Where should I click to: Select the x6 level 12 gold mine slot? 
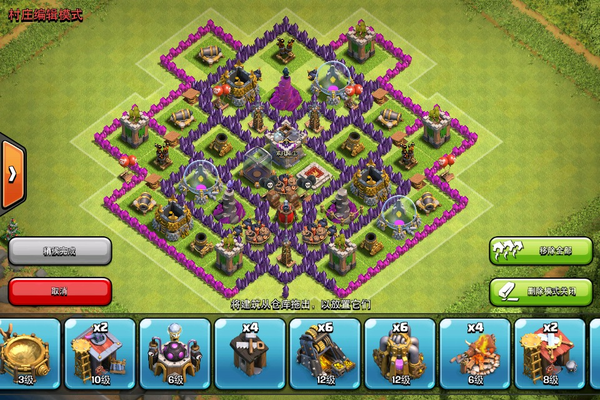(x=324, y=353)
